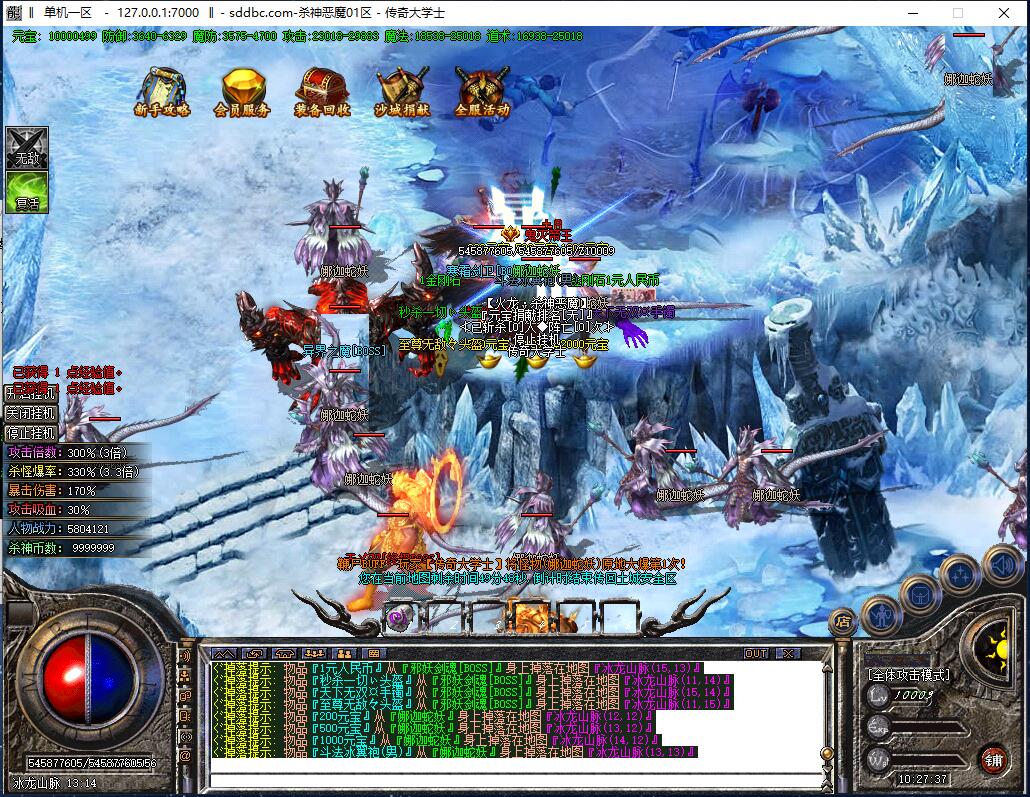Switch the 全体攻击模式 attack mode
1030x797 pixels.
[x=908, y=674]
